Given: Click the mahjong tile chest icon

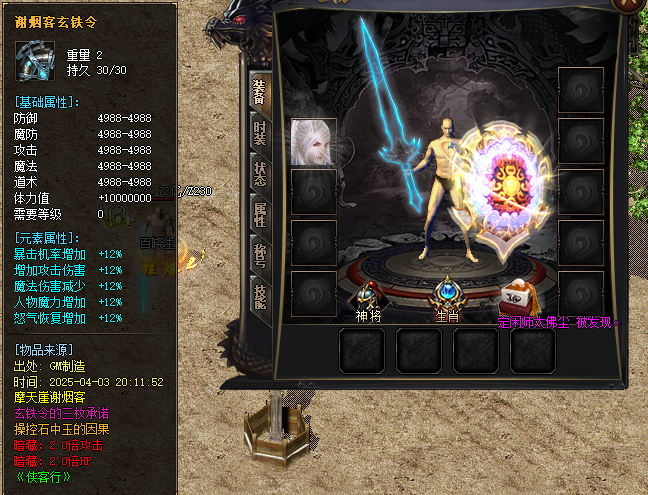Looking at the screenshot, I should (517, 295).
